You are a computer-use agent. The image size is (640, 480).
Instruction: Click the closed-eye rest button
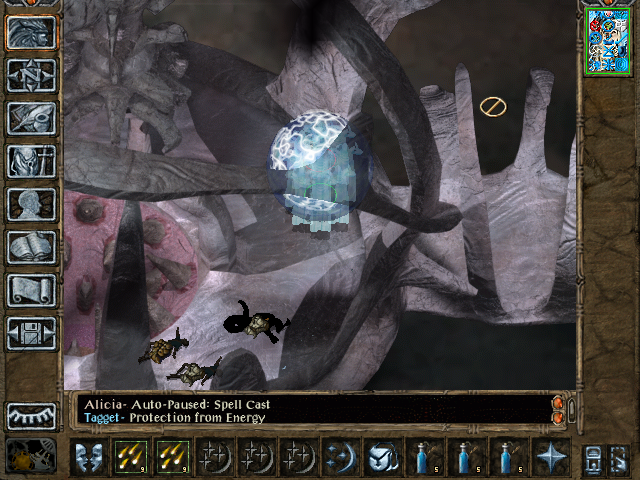[x=31, y=416]
